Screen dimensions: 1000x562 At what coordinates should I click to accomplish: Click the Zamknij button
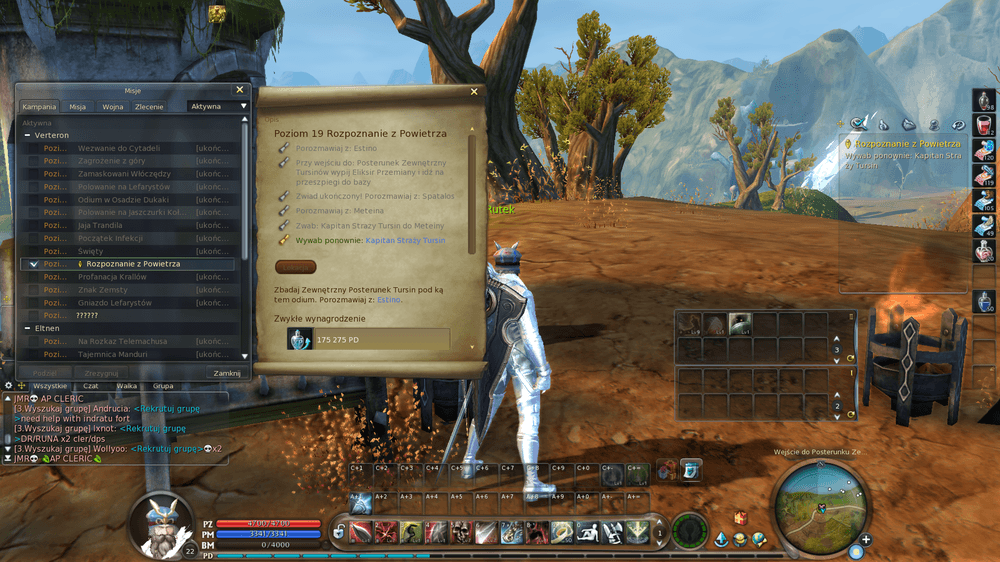coord(227,373)
